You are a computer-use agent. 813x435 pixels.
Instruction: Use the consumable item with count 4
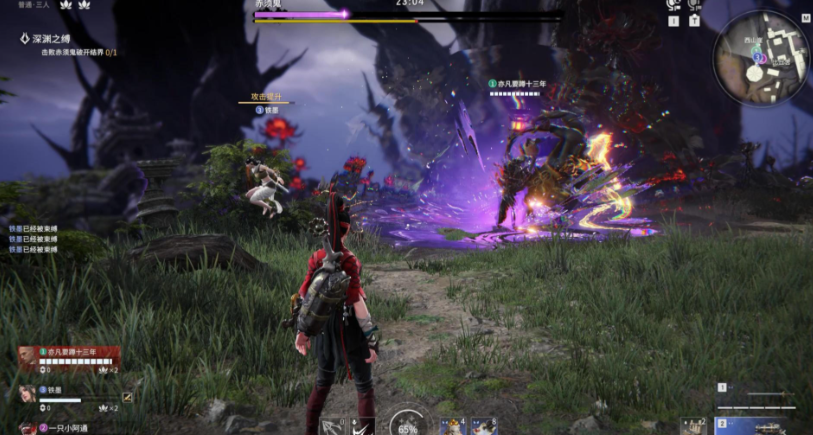tap(454, 427)
